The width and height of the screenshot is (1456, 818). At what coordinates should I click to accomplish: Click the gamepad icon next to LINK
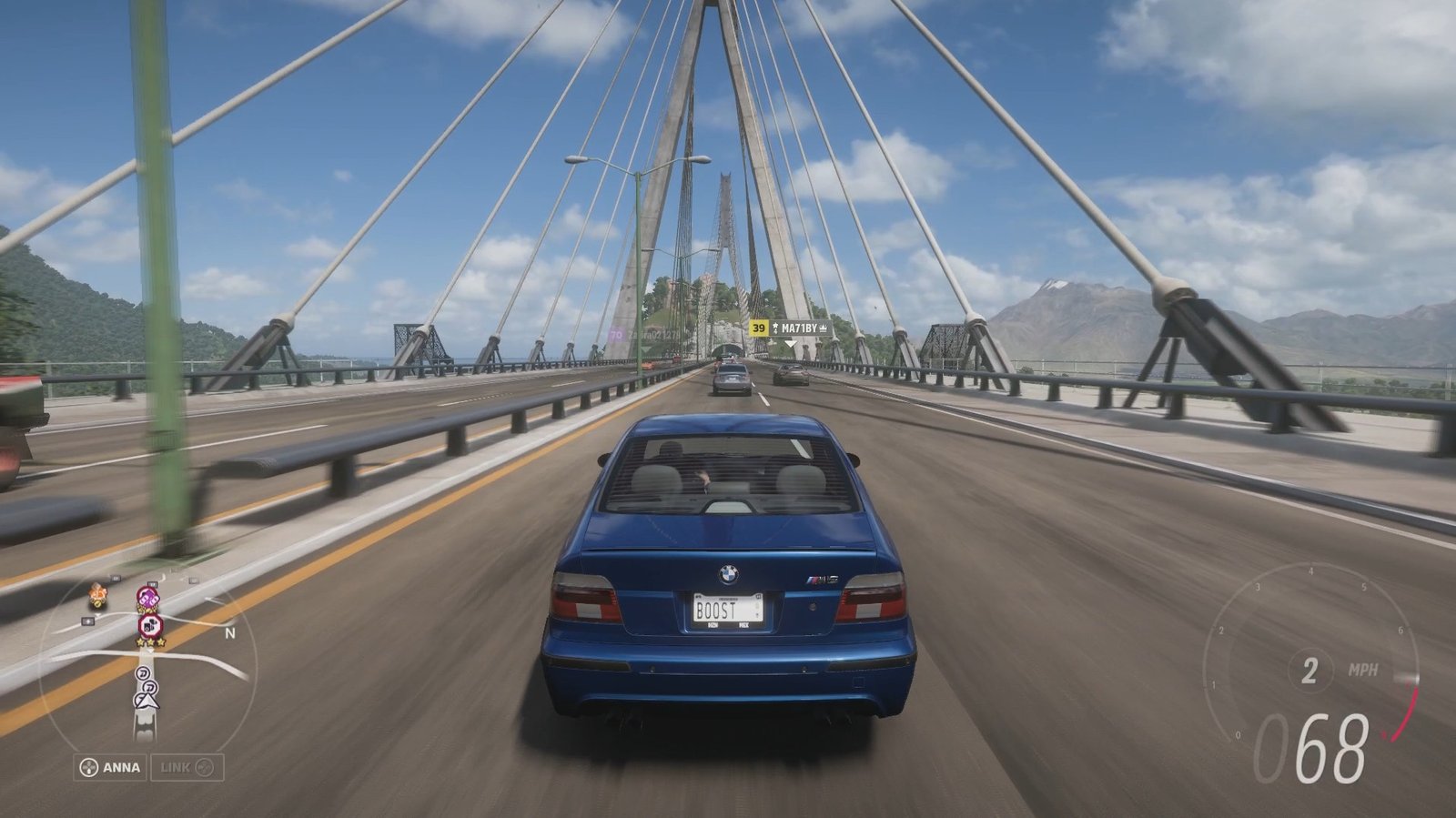coord(204,766)
